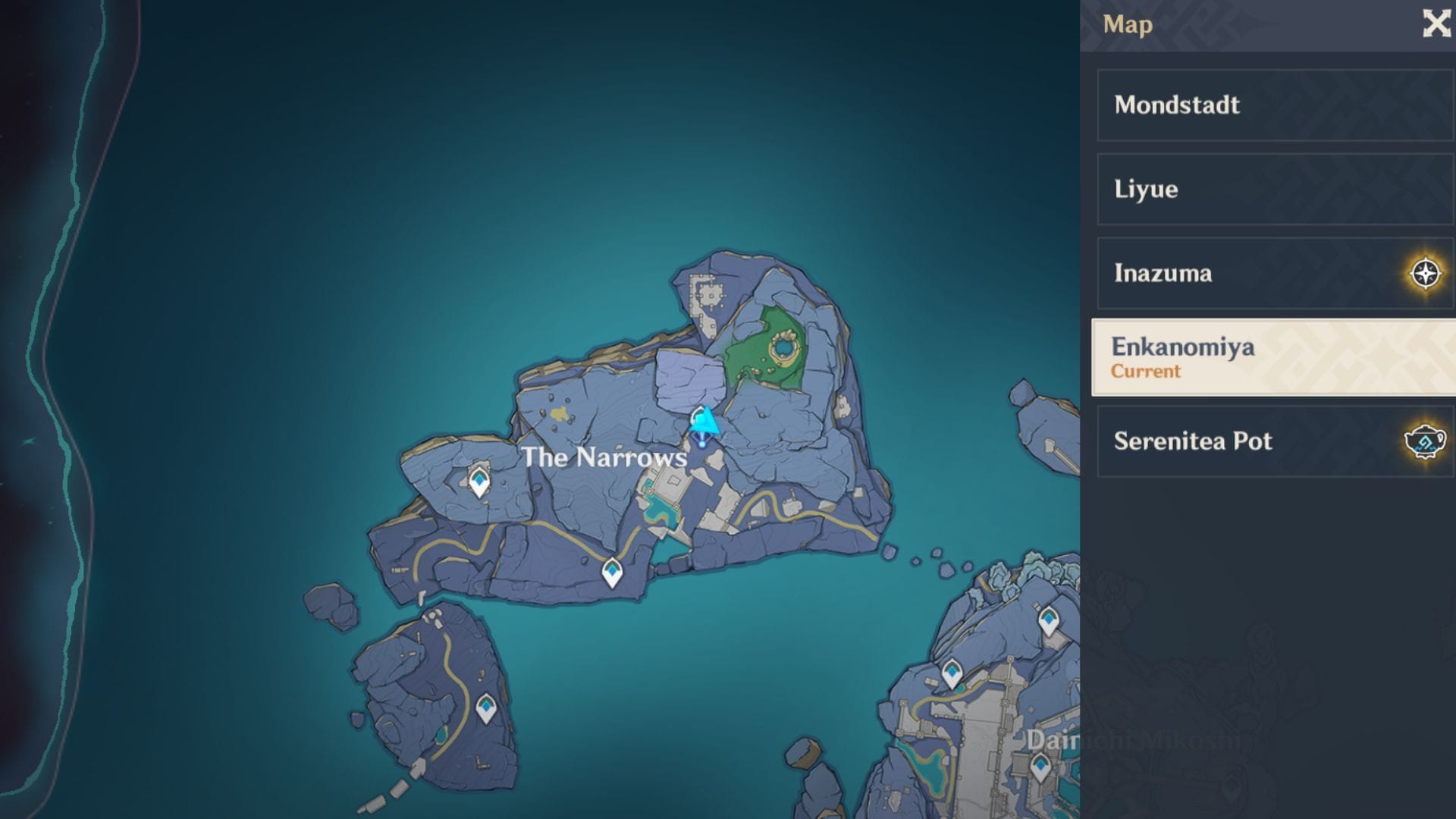Select the middle waypoint on Dainichi Mikoshi island
The image size is (1456, 819).
pos(952,673)
